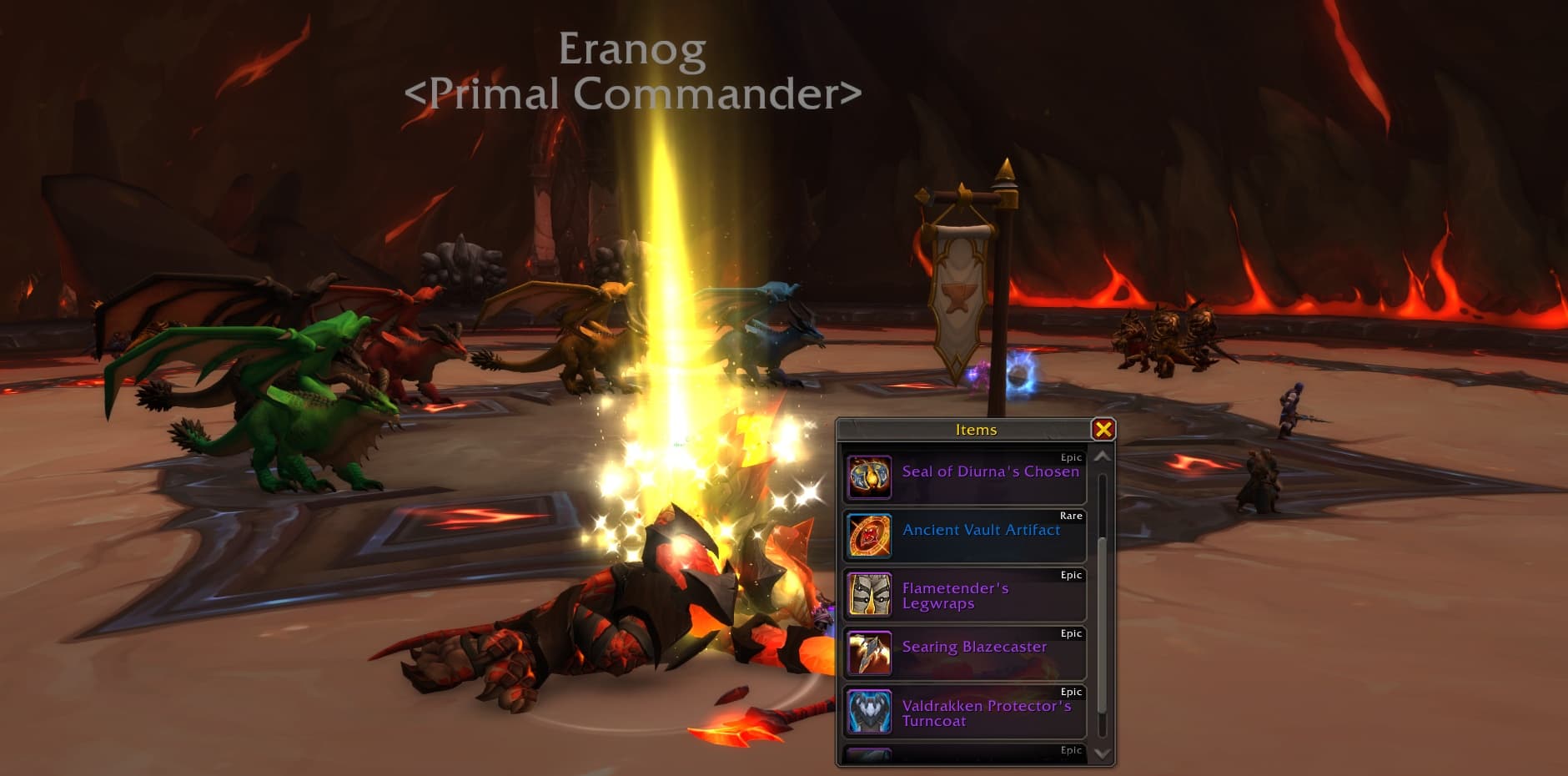Close the Items loot window

pos(1103,429)
